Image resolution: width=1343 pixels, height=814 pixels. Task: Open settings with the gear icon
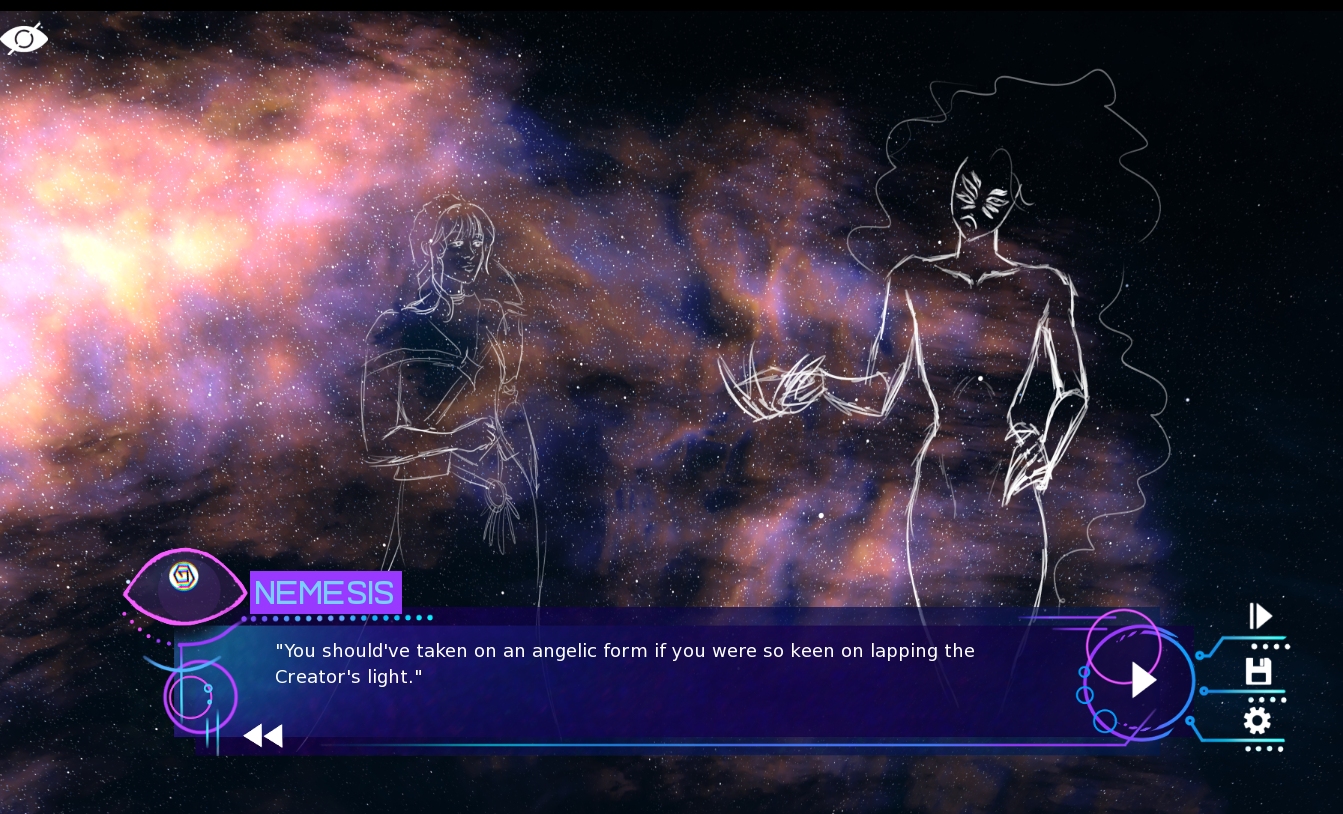point(1257,720)
